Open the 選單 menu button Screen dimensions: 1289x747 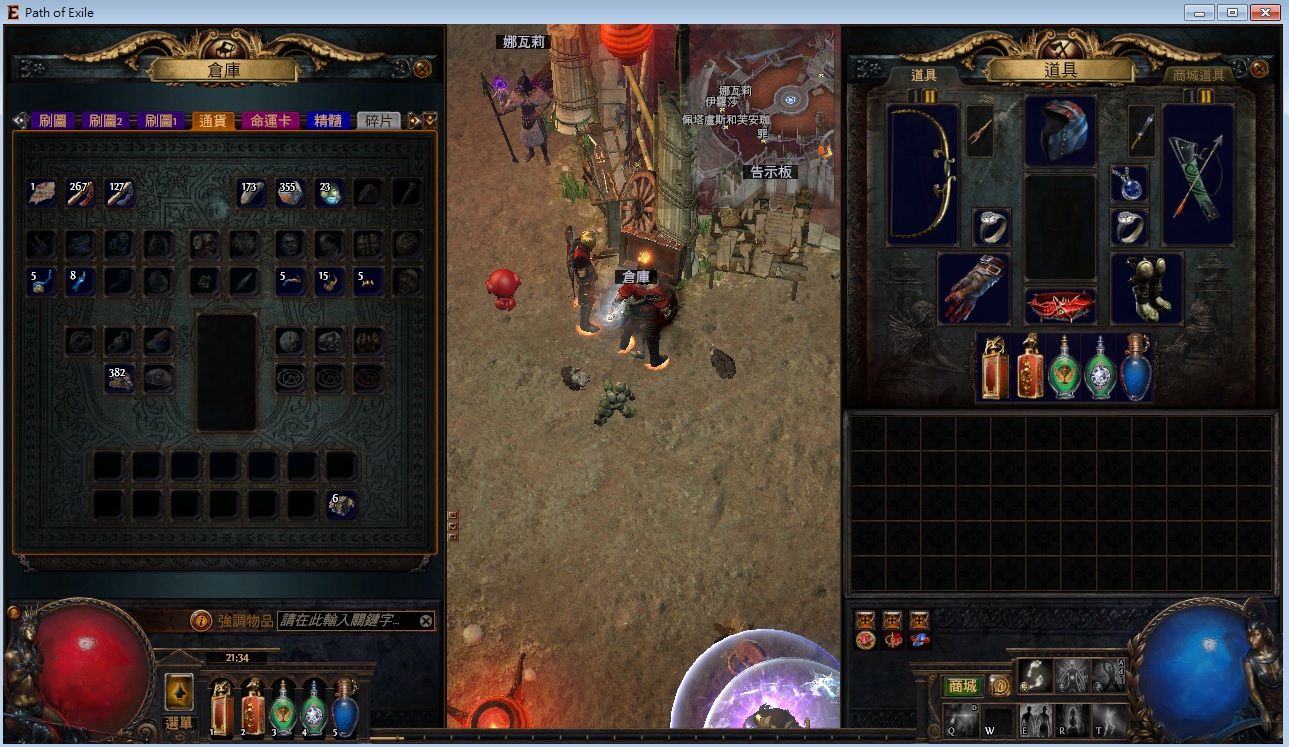(181, 724)
